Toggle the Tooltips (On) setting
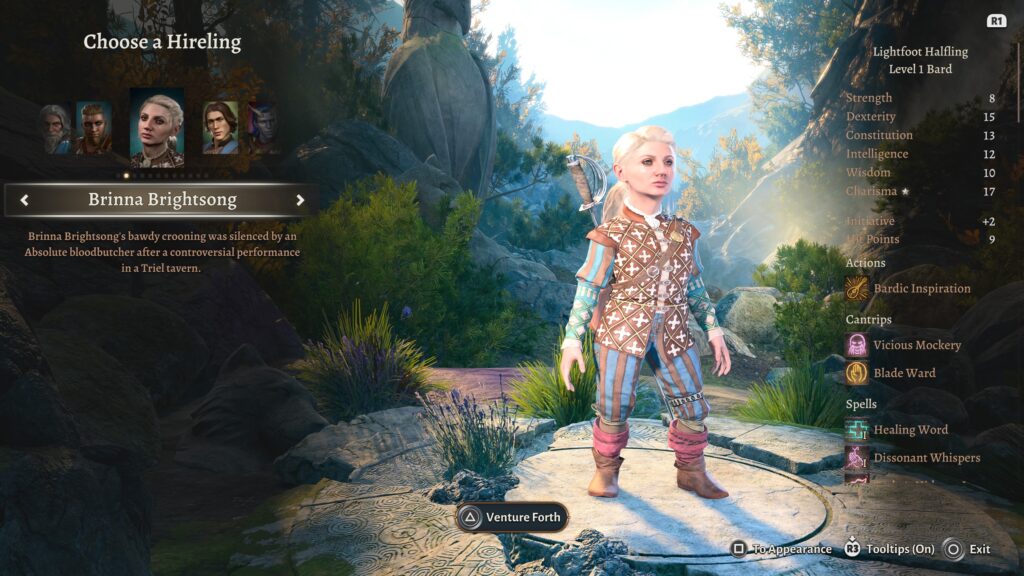Screen dimensions: 1024x576 click(892, 549)
